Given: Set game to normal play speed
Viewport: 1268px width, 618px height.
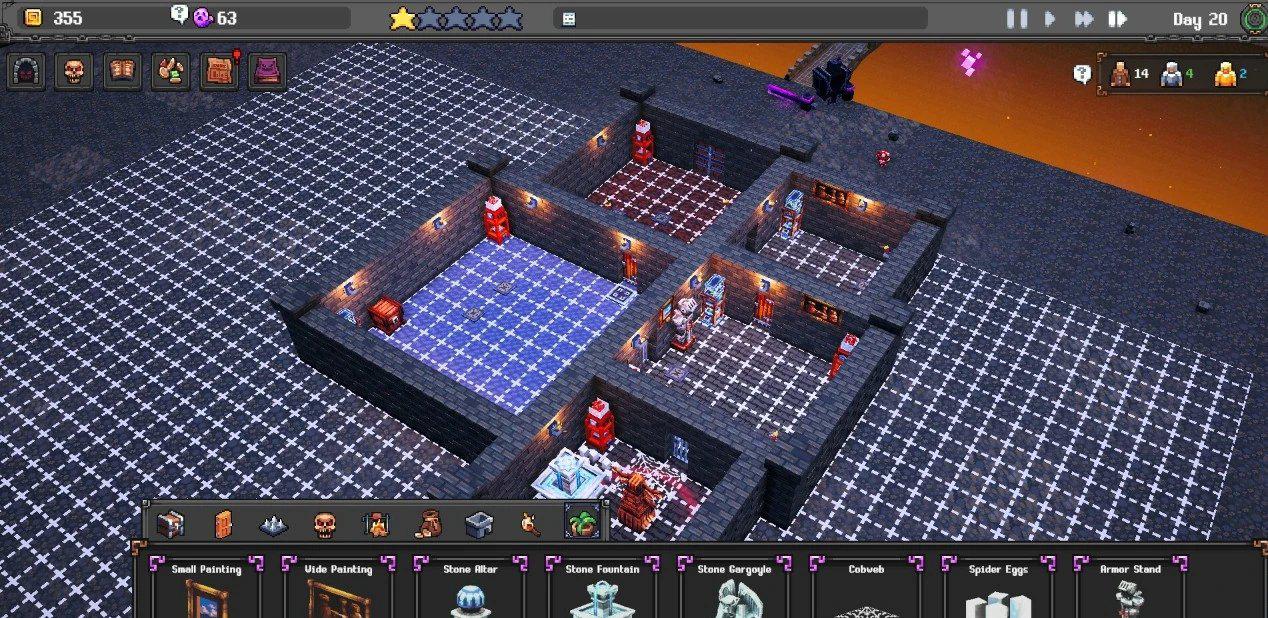Looking at the screenshot, I should (x=1050, y=18).
